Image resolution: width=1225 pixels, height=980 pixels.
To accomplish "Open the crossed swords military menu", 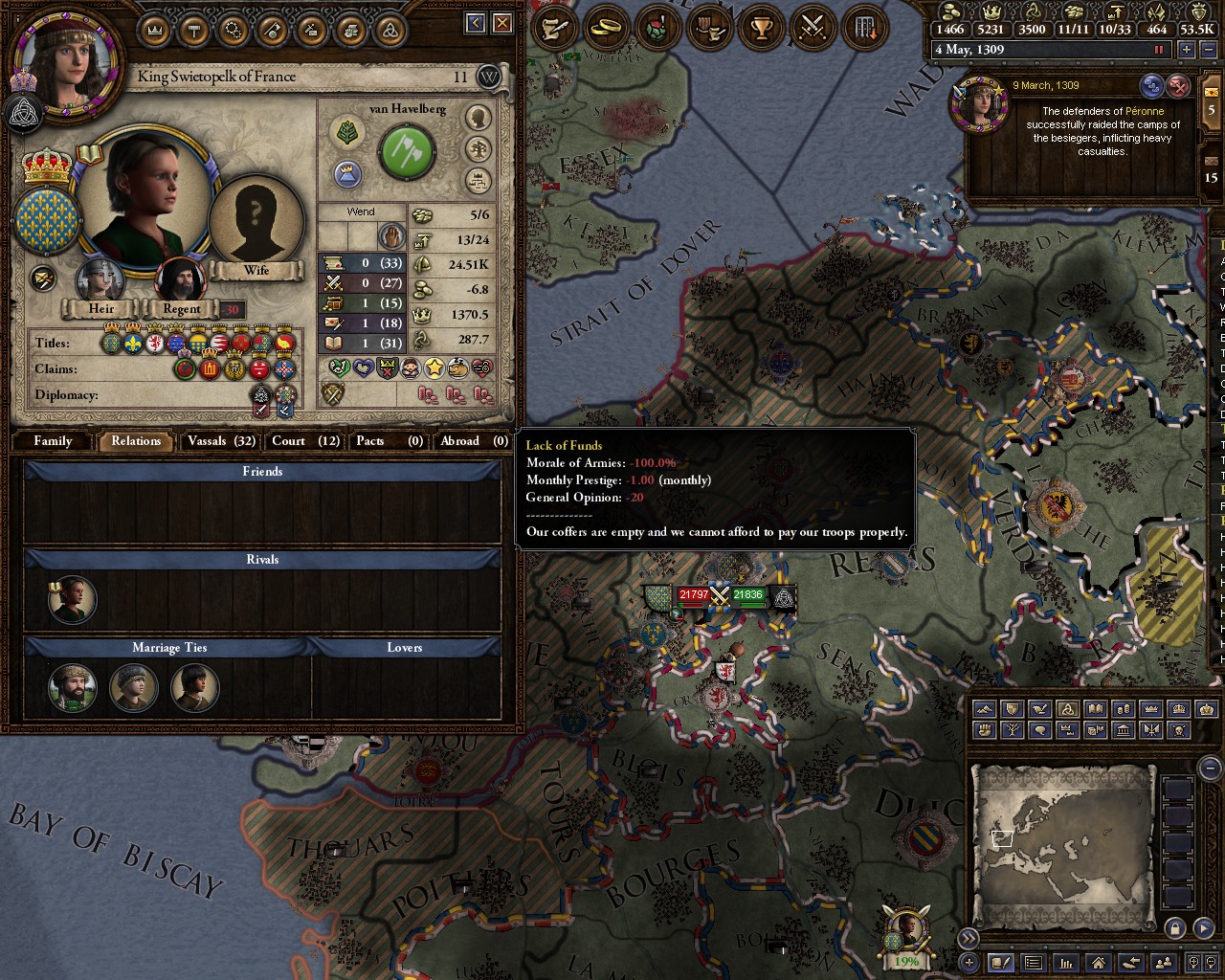I will pos(812,28).
